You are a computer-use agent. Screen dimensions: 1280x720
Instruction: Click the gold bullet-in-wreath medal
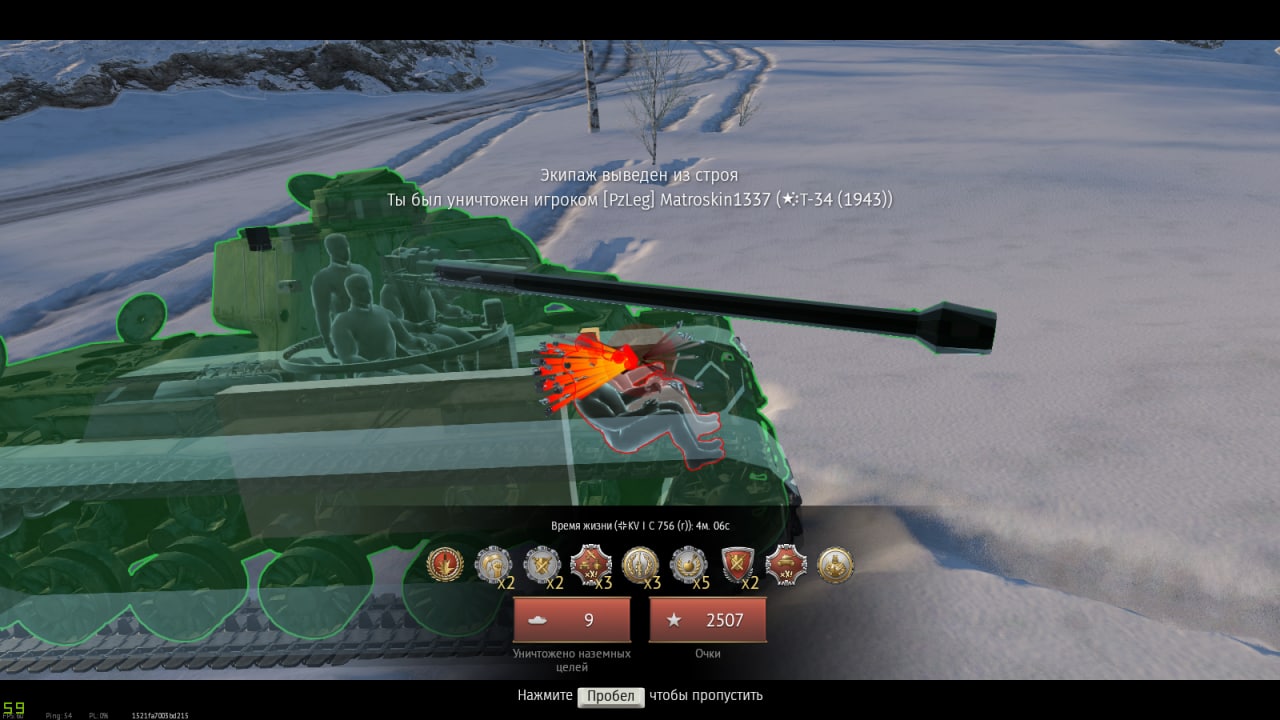point(640,565)
